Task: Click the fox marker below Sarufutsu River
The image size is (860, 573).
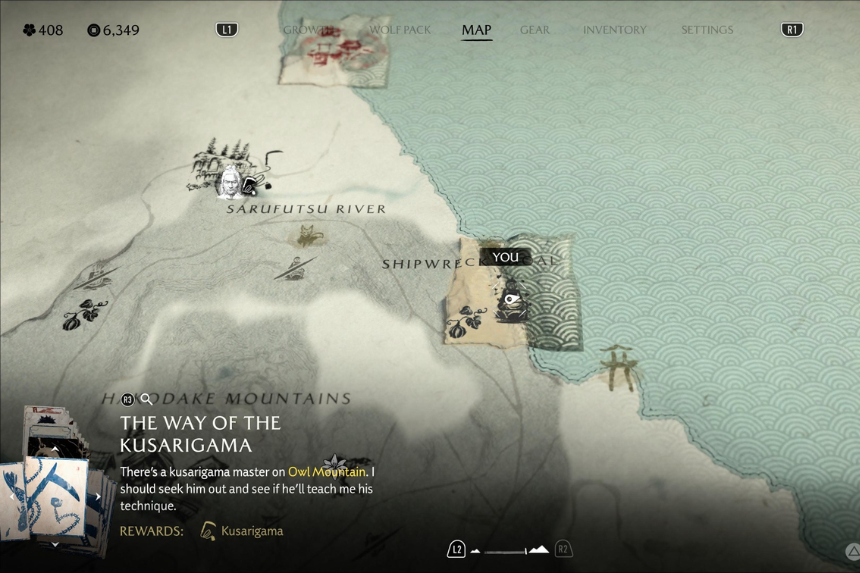Action: 307,236
